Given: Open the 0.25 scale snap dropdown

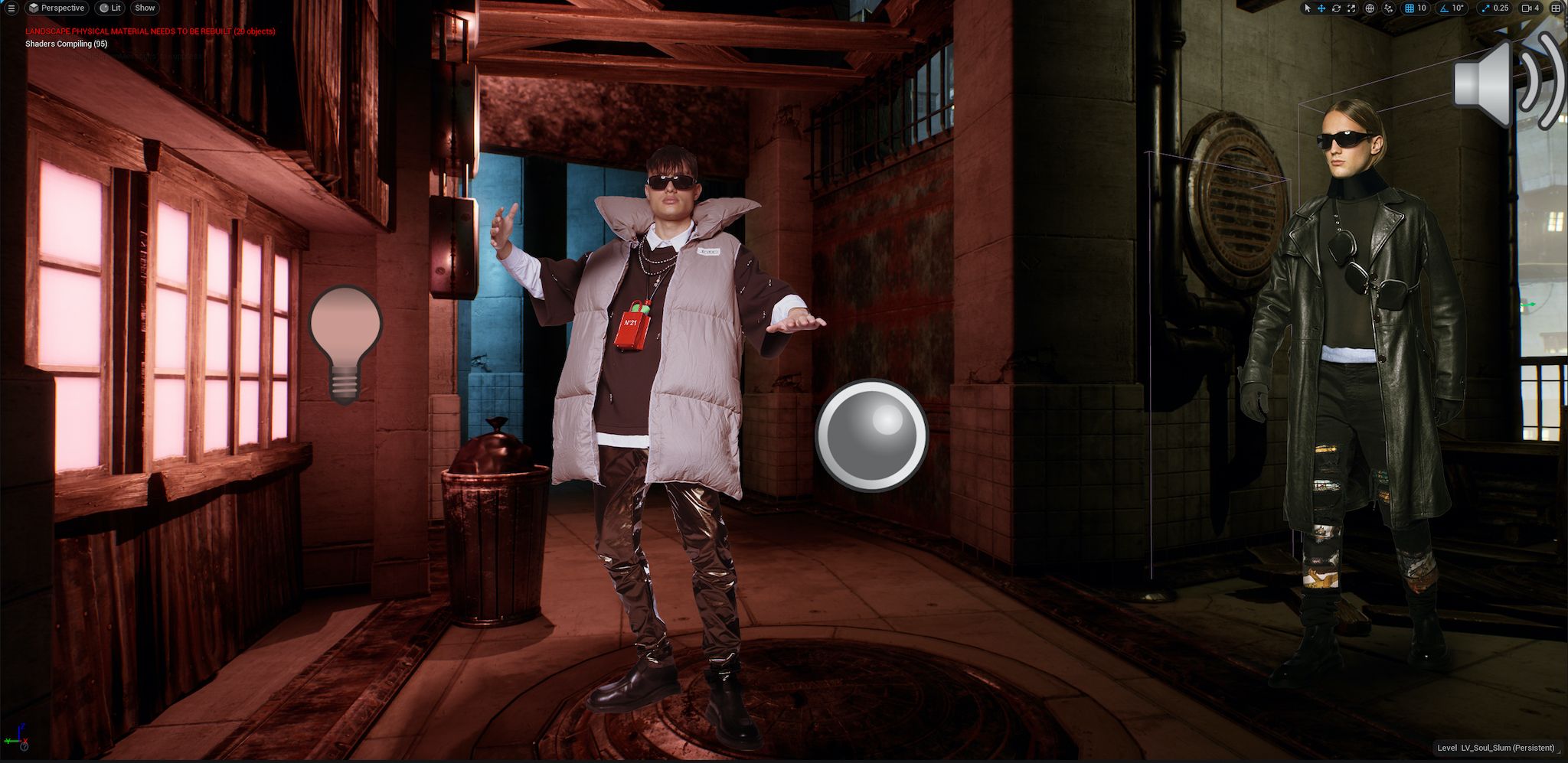Looking at the screenshot, I should 1500,8.
